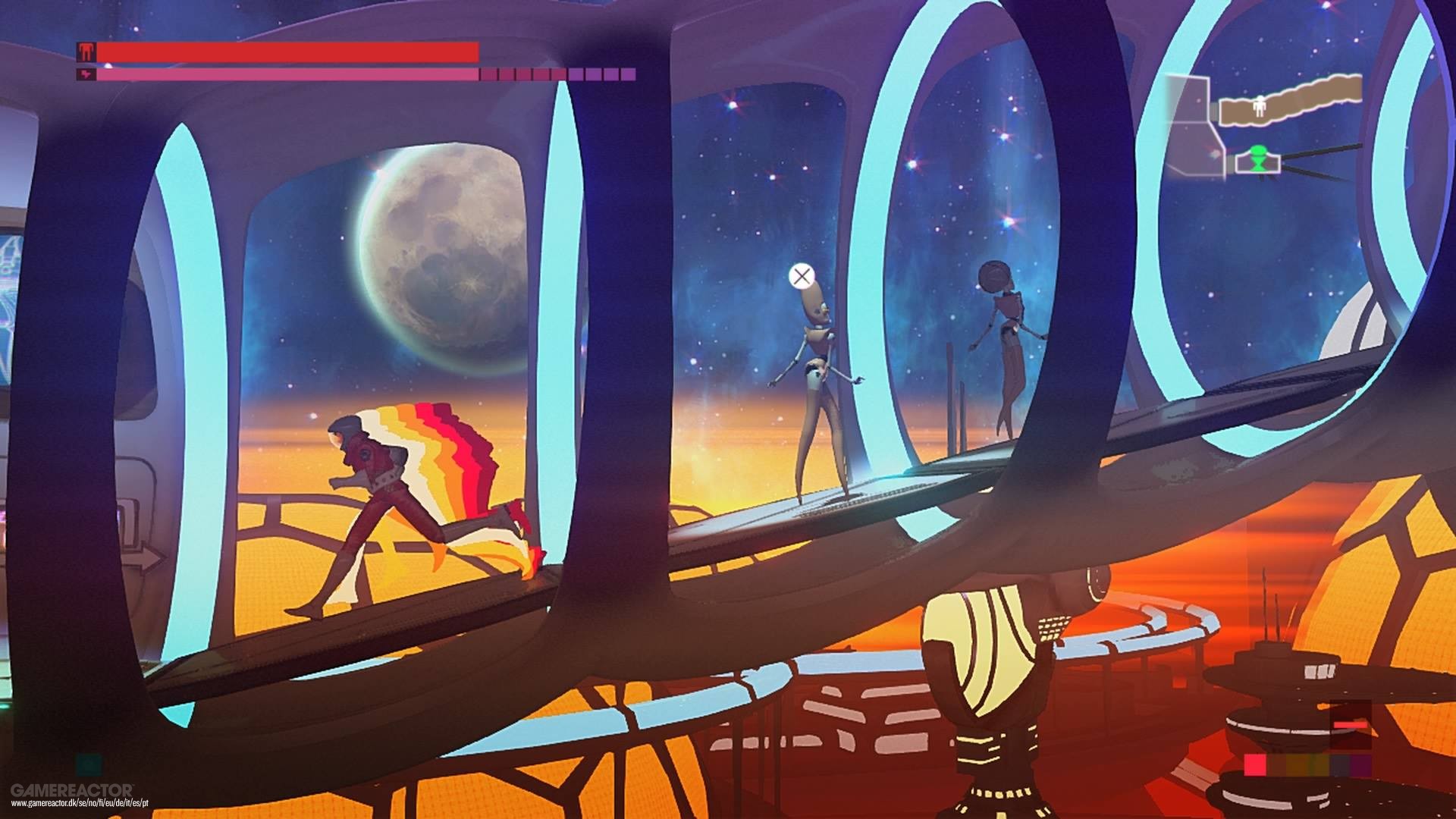This screenshot has width=1456, height=819.
Task: Click the gamereactor.dk URL text
Action: tap(80, 803)
